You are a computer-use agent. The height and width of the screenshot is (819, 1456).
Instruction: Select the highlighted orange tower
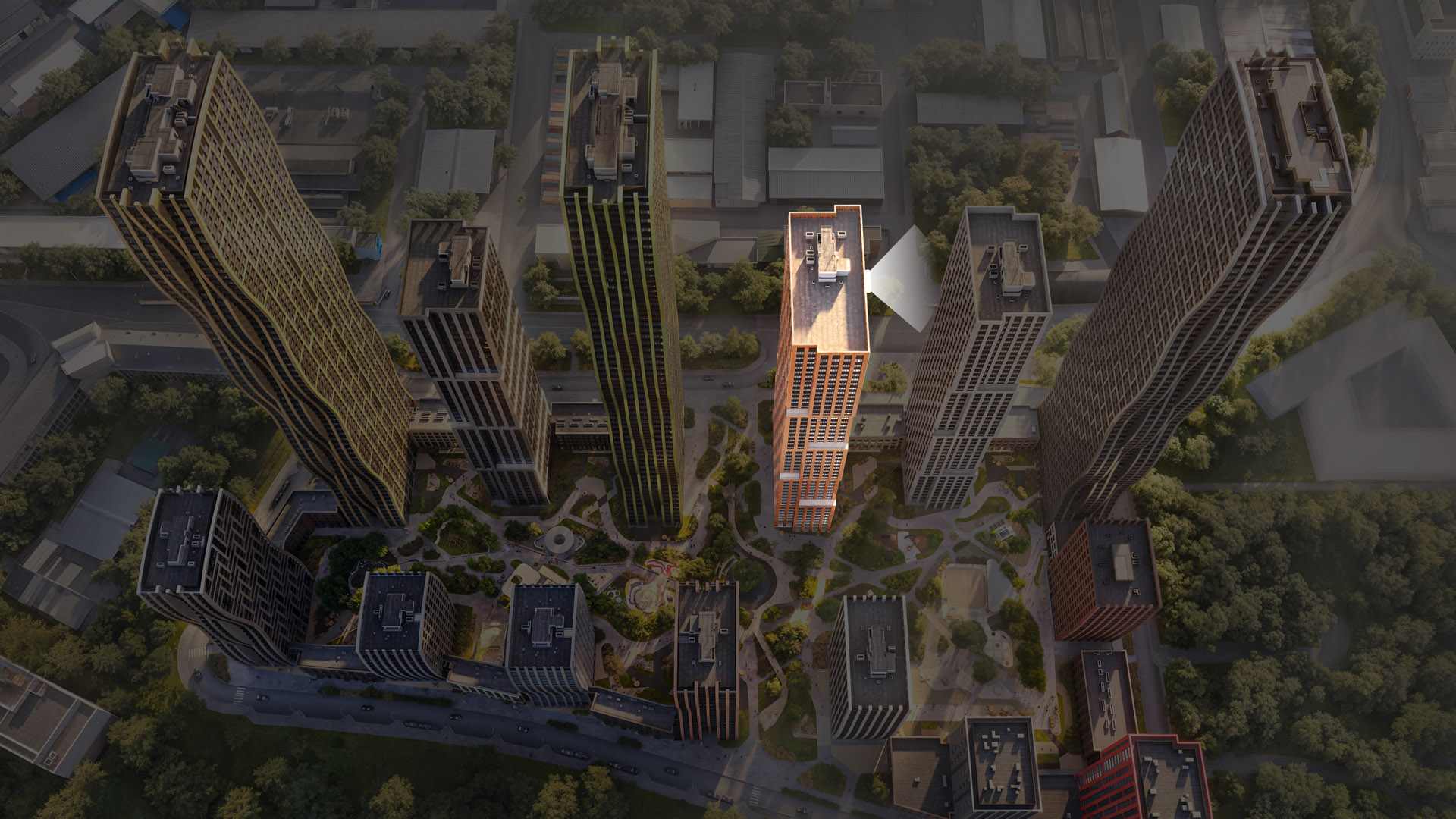[x=821, y=379]
